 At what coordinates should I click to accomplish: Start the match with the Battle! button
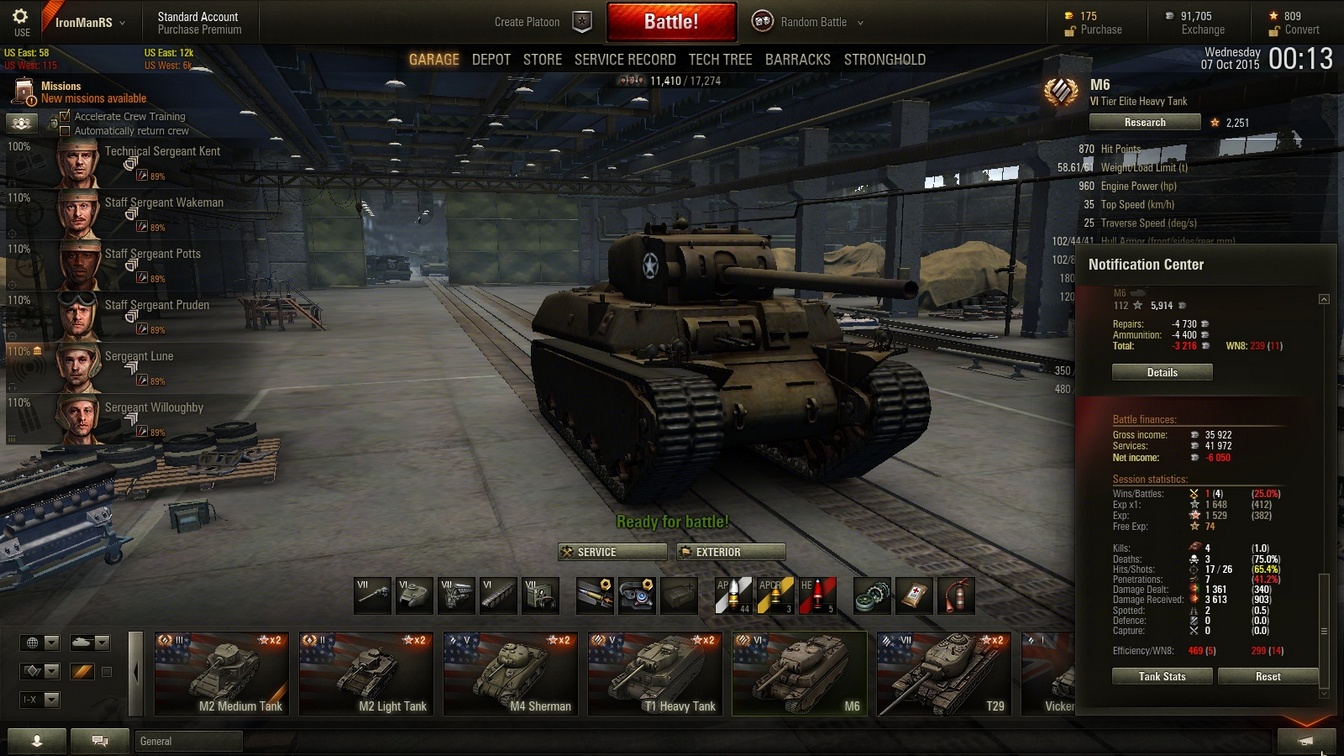pos(671,22)
